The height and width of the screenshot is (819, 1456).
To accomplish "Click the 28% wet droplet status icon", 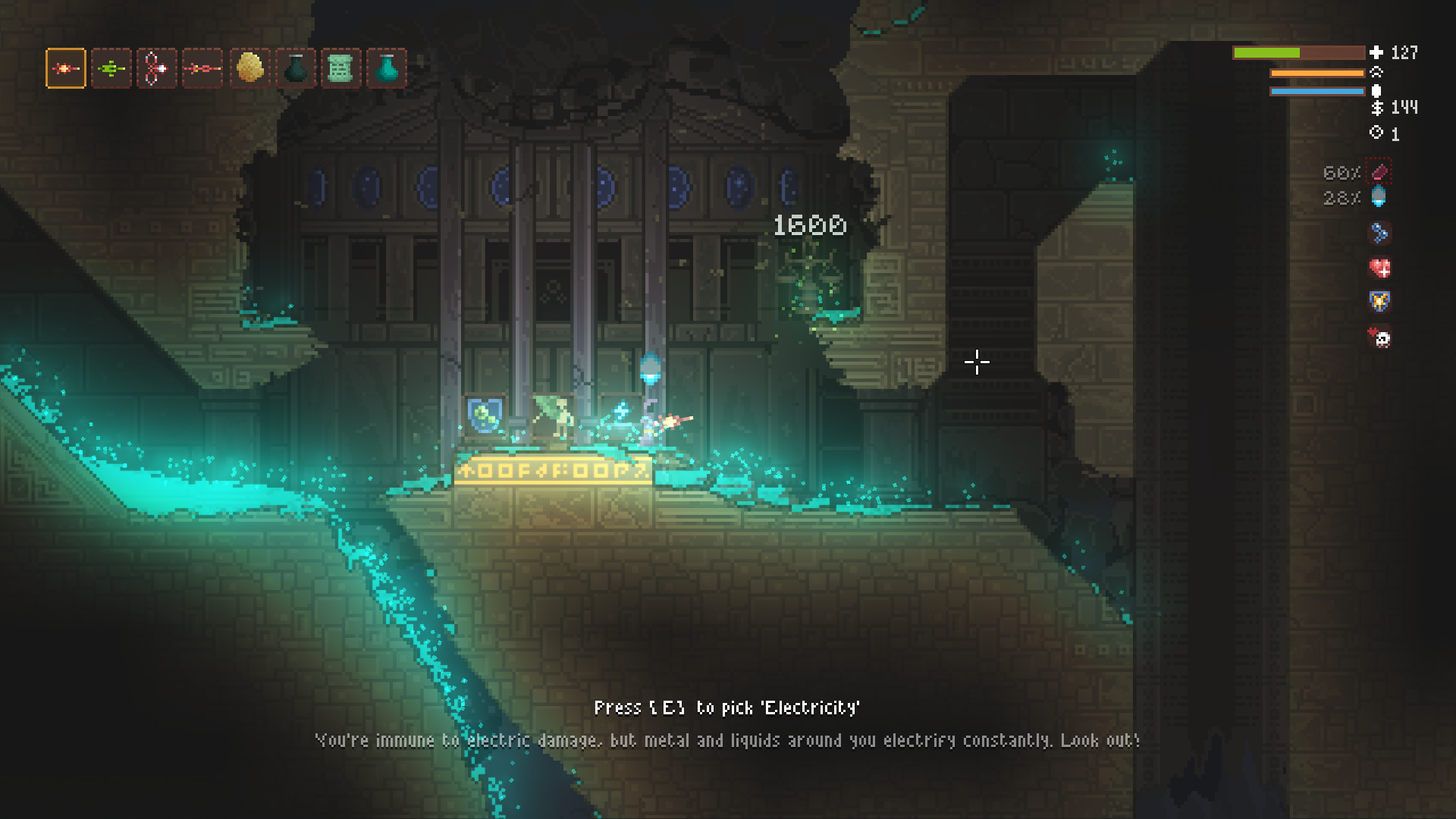I will coord(1379,198).
